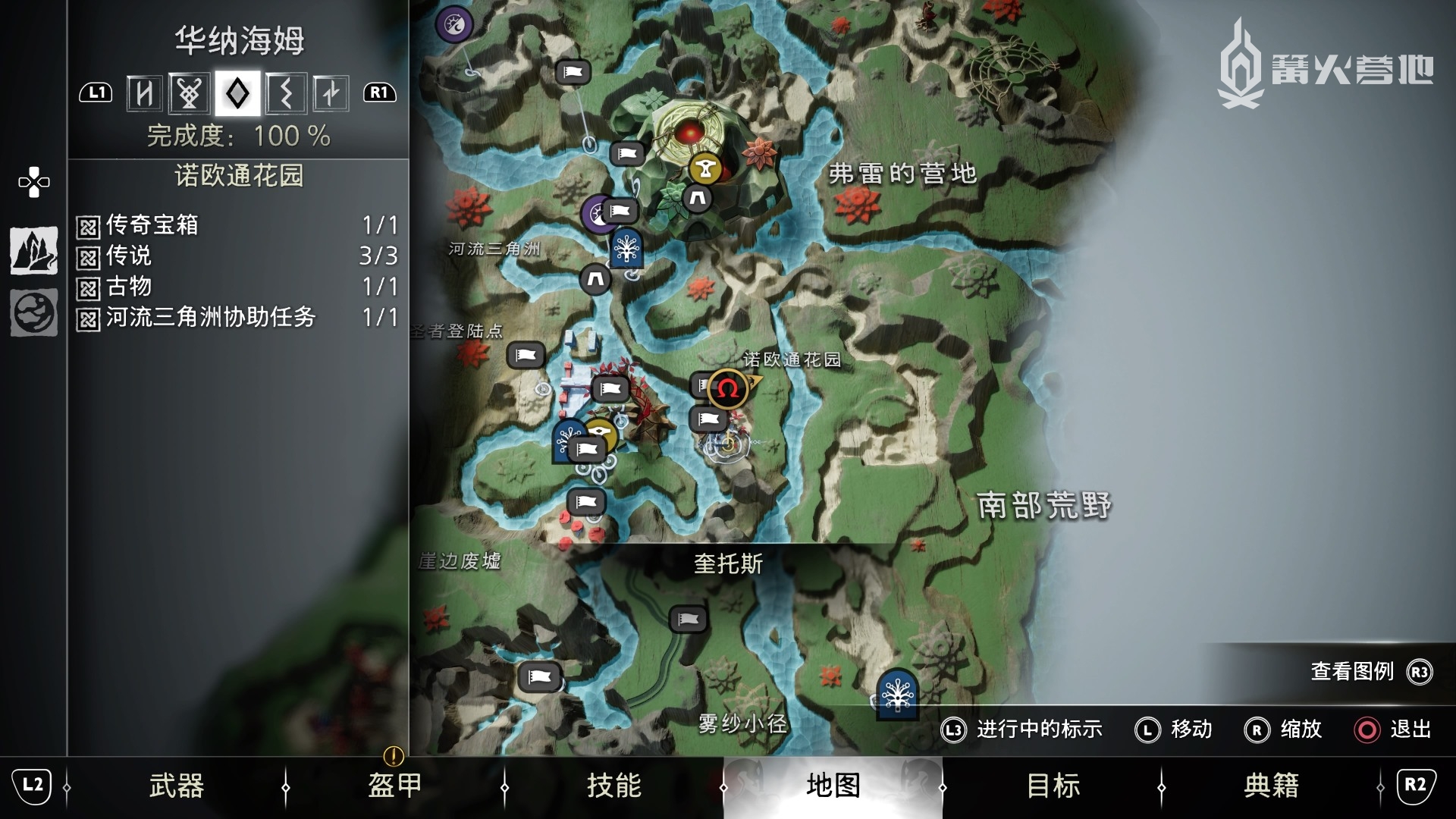The width and height of the screenshot is (1456, 819).
Task: Show the 目标 objectives tab
Action: click(1053, 786)
